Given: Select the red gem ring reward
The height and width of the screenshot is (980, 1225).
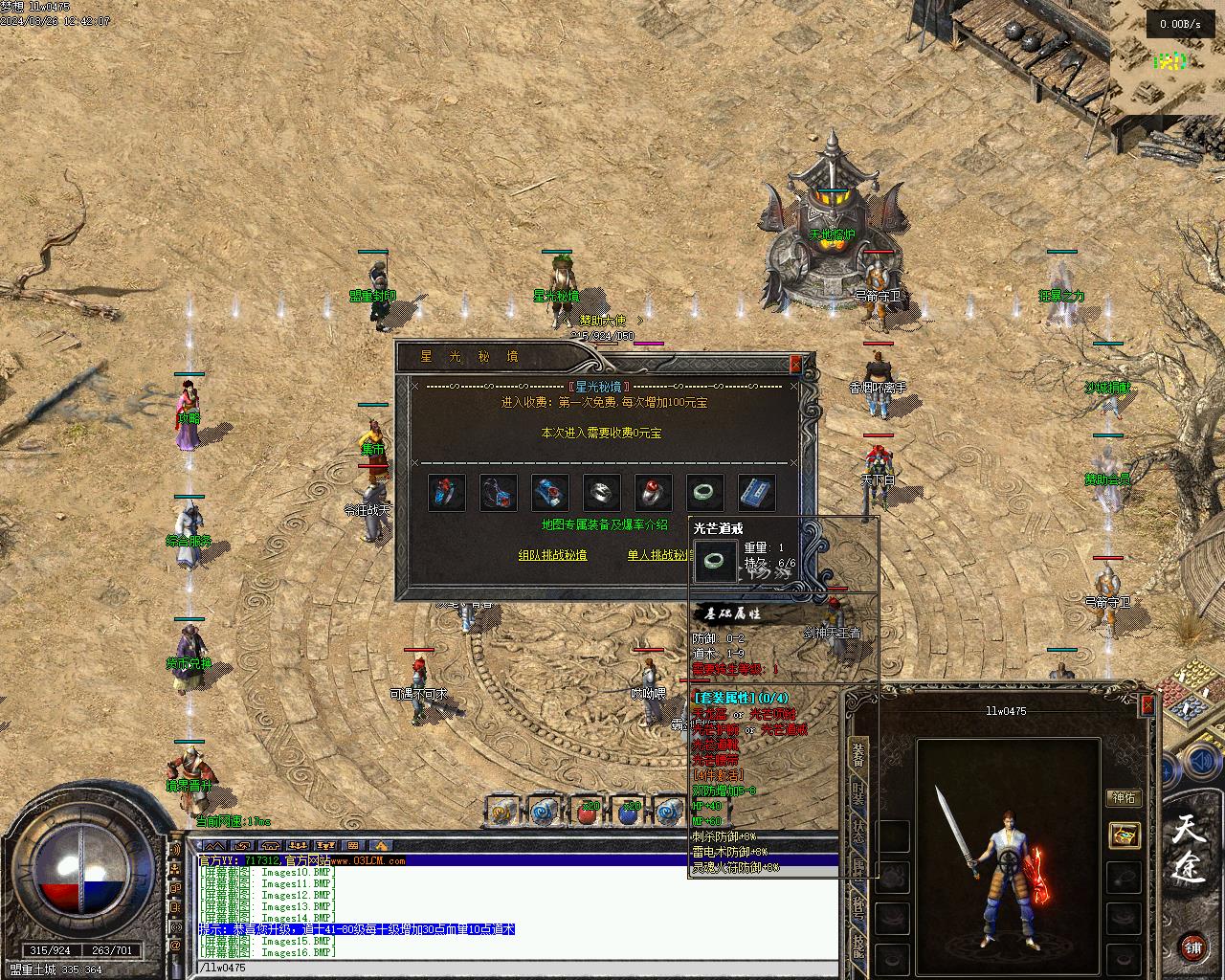Looking at the screenshot, I should click(654, 493).
